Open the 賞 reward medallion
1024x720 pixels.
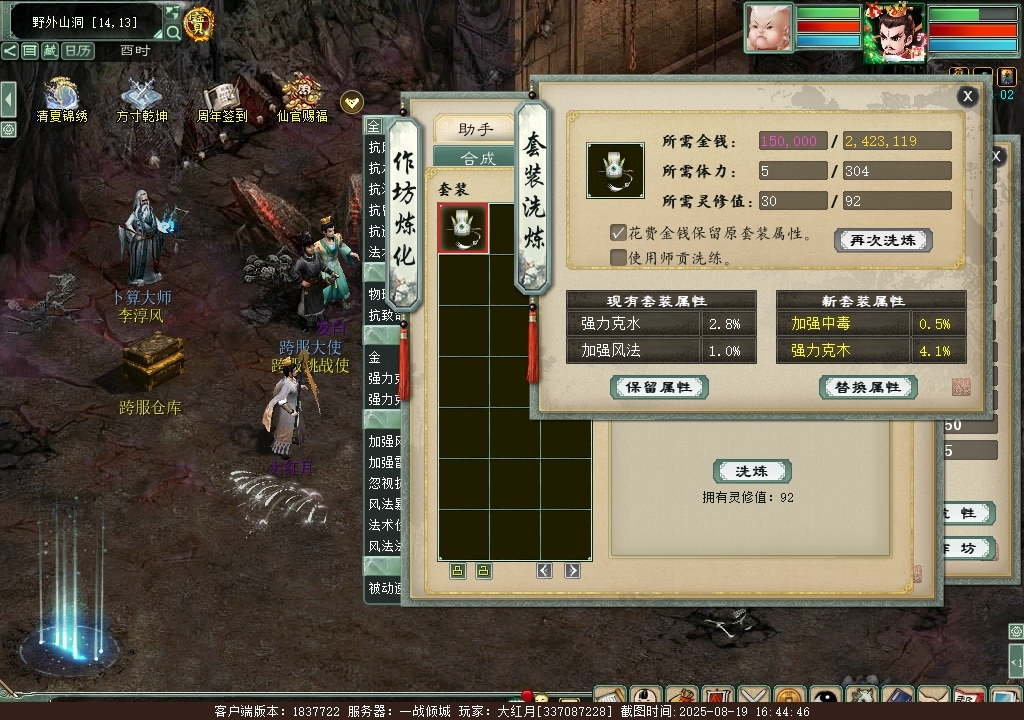pyautogui.click(x=198, y=23)
